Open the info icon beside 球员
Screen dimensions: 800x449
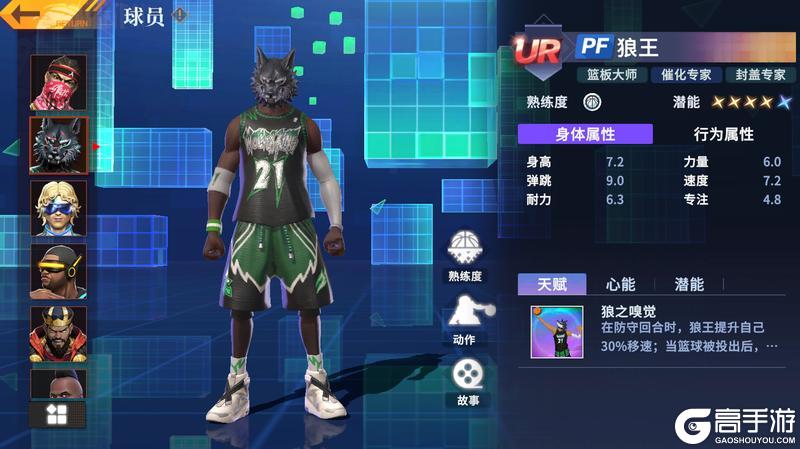click(179, 15)
